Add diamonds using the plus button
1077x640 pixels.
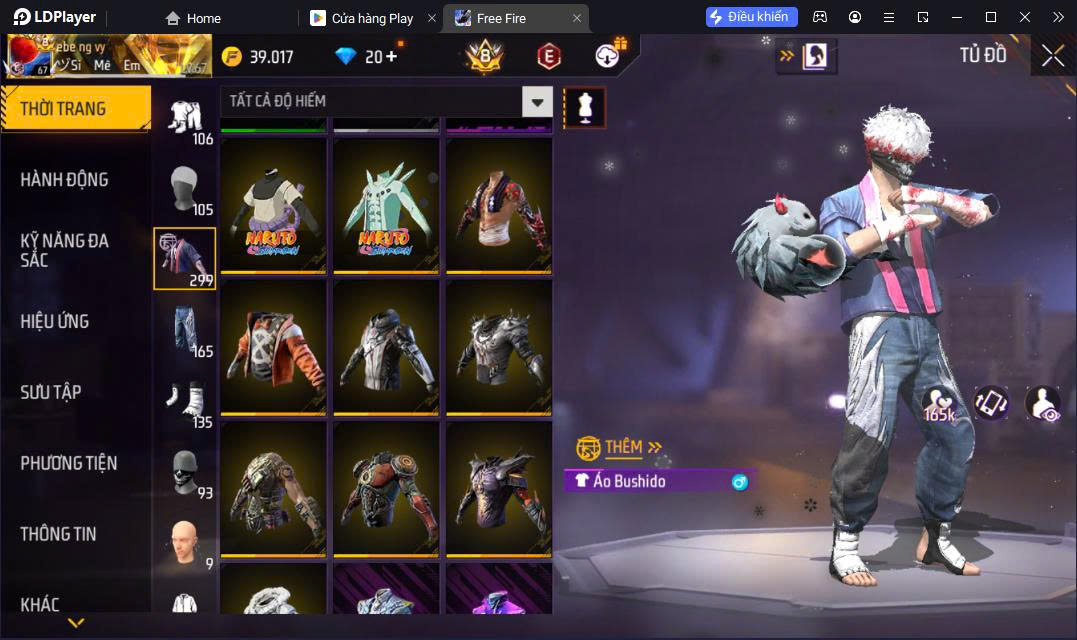390,57
